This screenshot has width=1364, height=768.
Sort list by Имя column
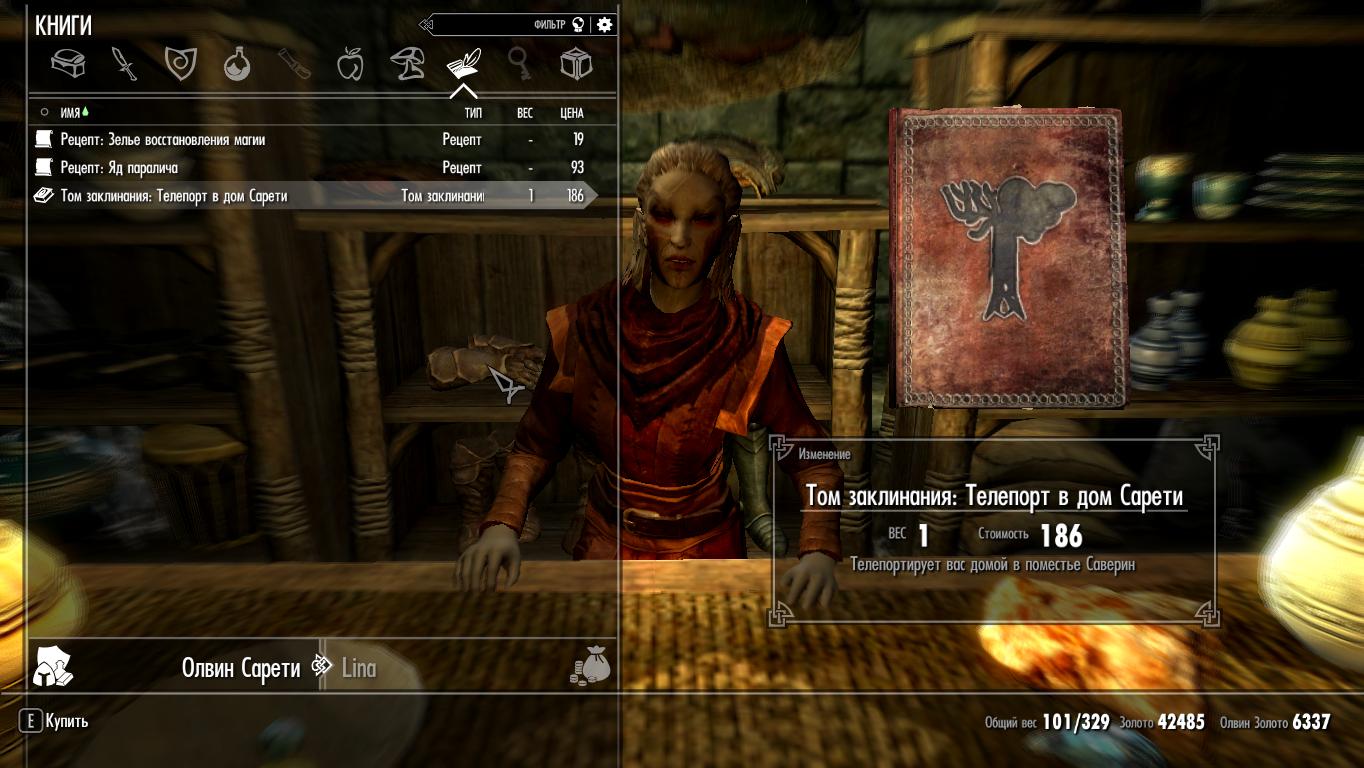click(70, 113)
